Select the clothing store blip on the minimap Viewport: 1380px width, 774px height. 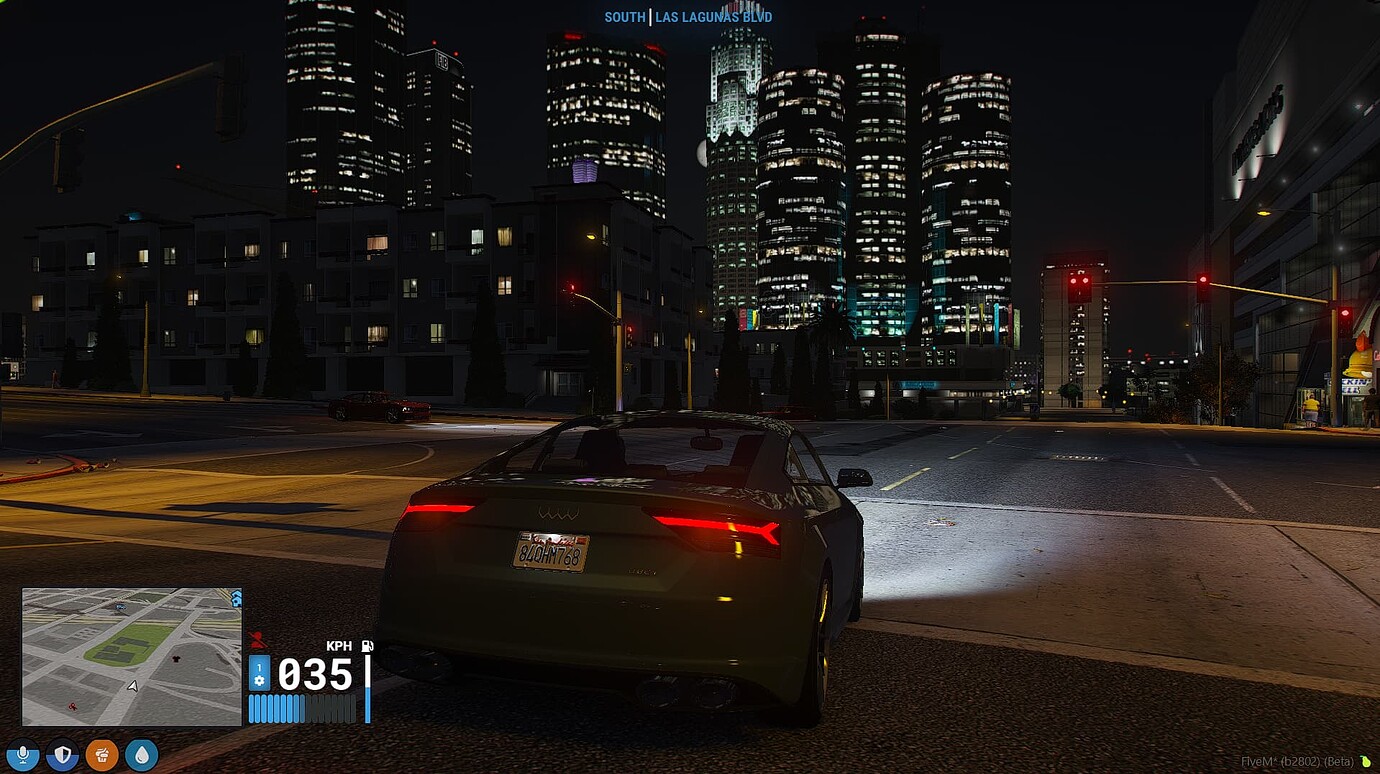pyautogui.click(x=176, y=659)
